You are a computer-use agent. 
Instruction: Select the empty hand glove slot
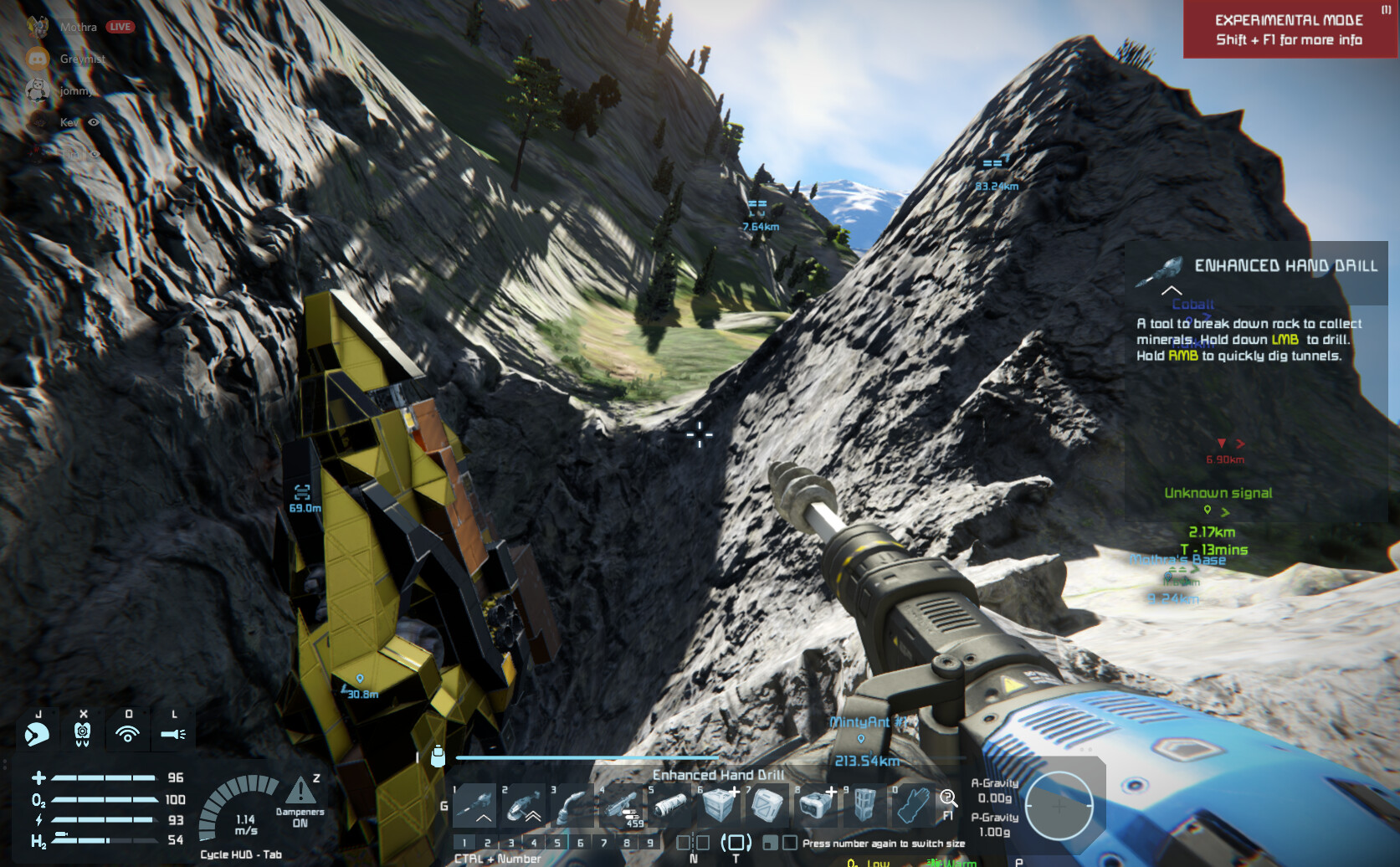tap(913, 806)
